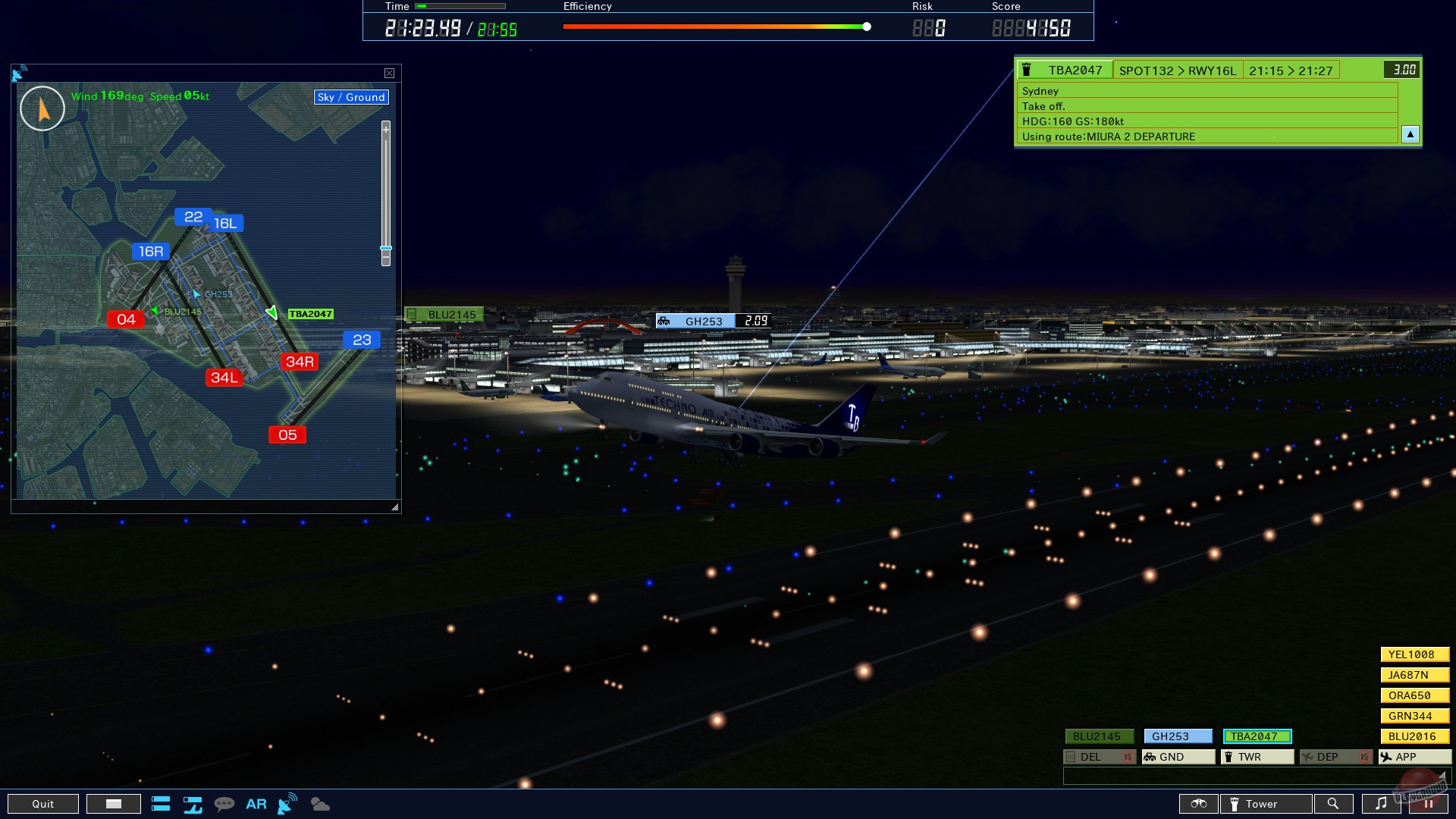Open the weather cloud icon
Image resolution: width=1456 pixels, height=819 pixels.
click(319, 804)
